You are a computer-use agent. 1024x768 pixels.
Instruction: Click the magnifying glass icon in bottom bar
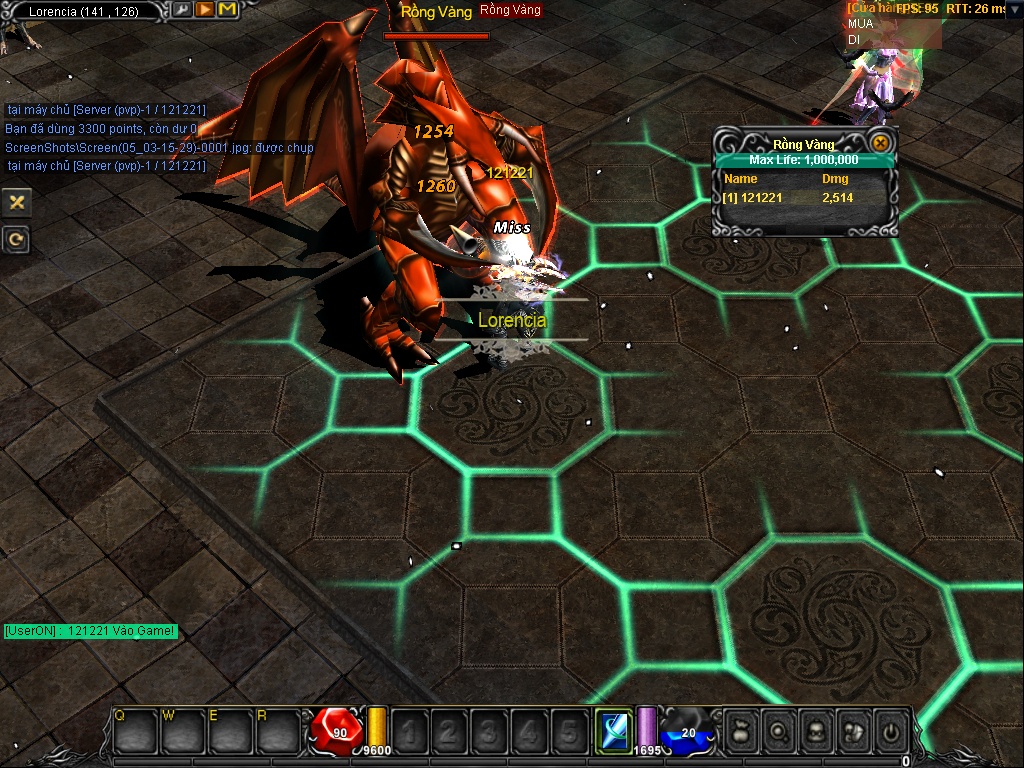(777, 731)
